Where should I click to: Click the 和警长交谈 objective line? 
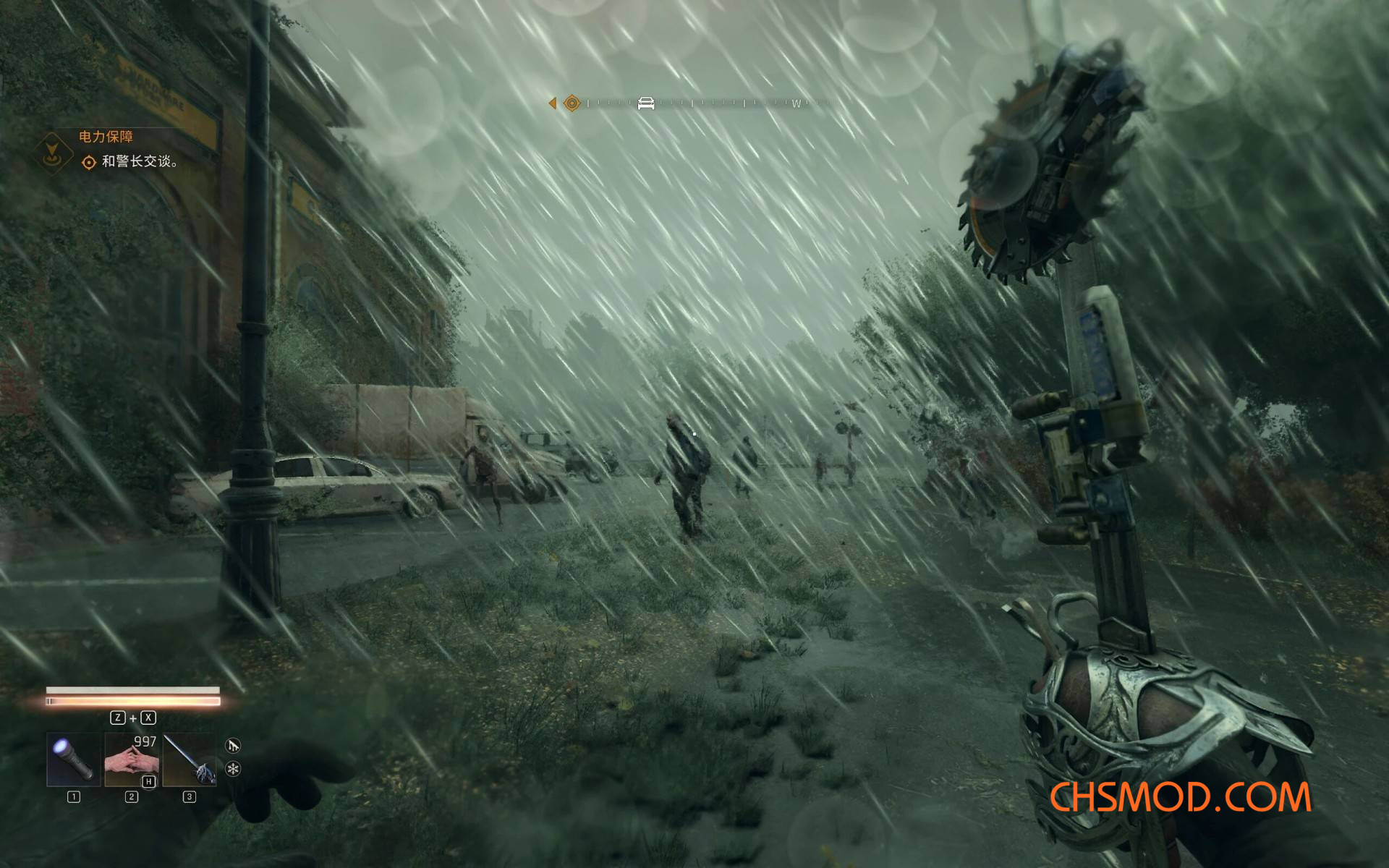coord(139,161)
